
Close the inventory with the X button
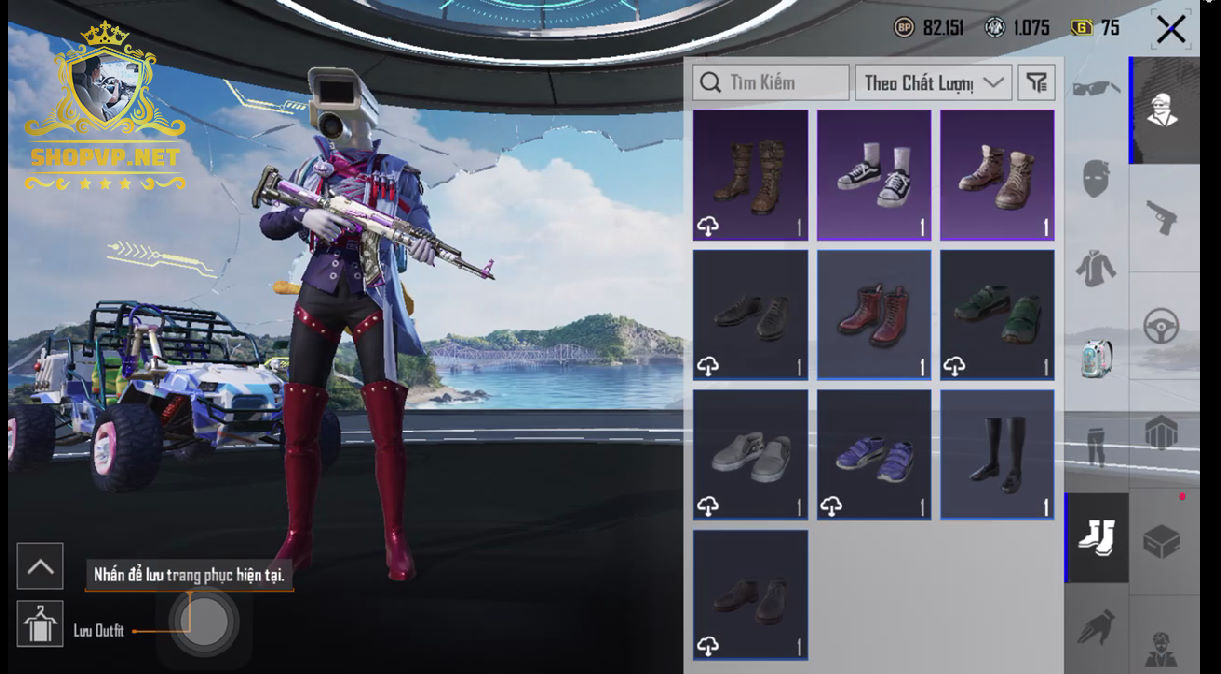pyautogui.click(x=1170, y=29)
